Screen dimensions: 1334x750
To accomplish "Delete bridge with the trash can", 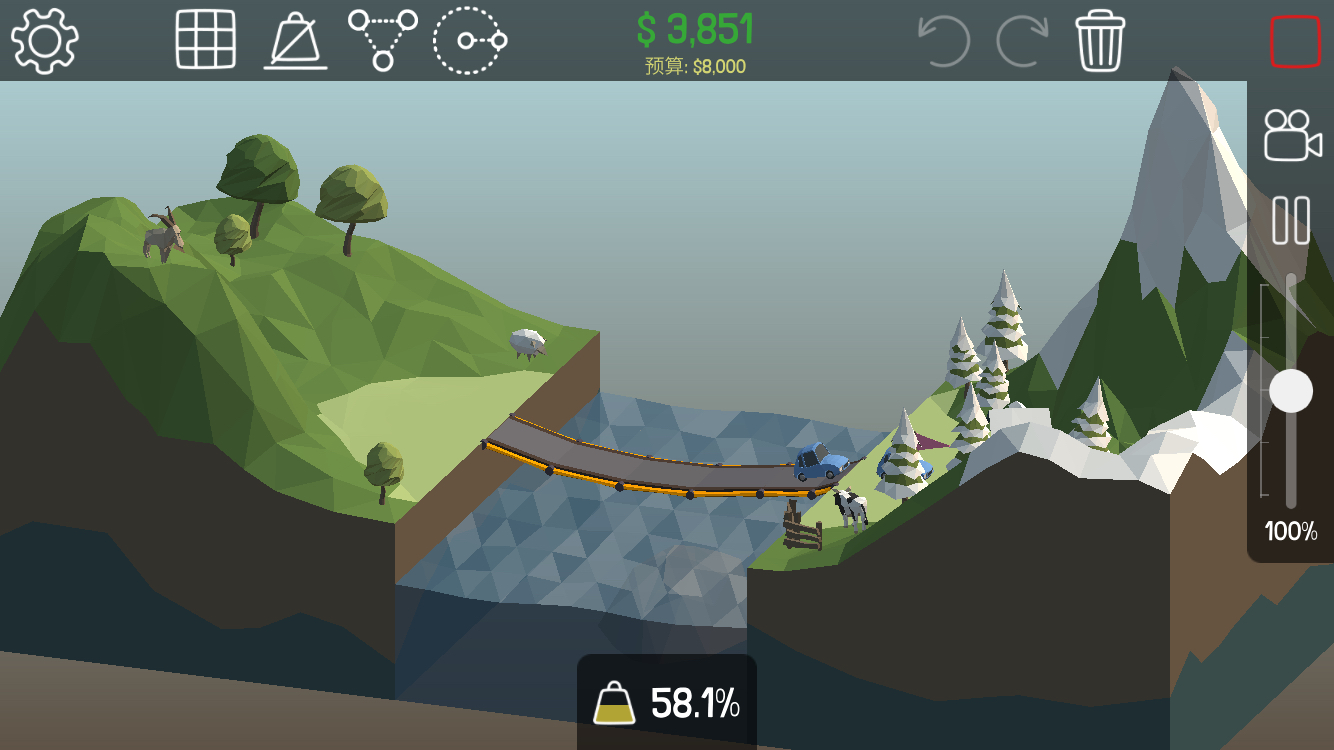I will (1100, 41).
